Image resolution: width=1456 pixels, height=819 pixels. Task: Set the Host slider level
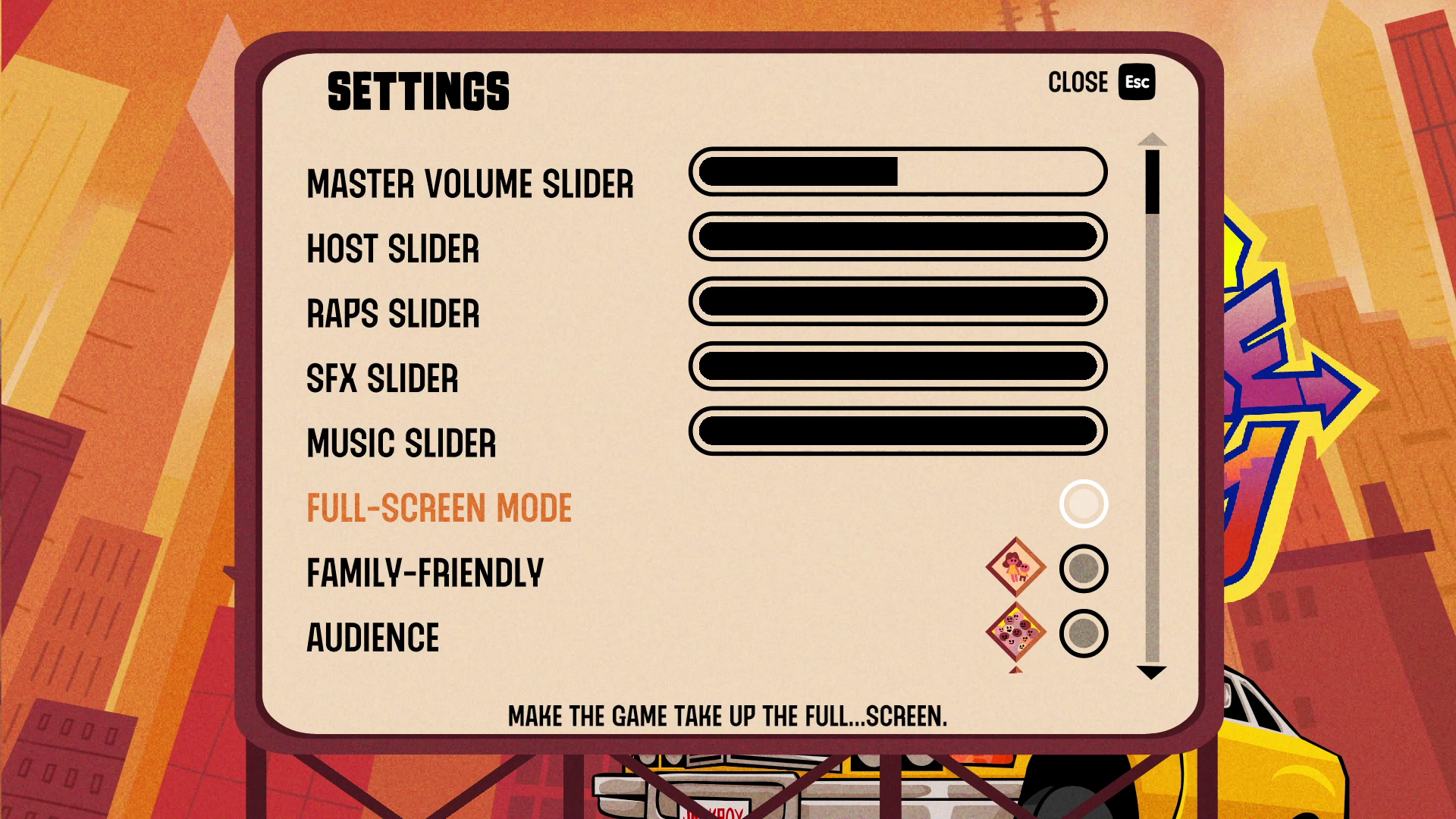point(897,237)
